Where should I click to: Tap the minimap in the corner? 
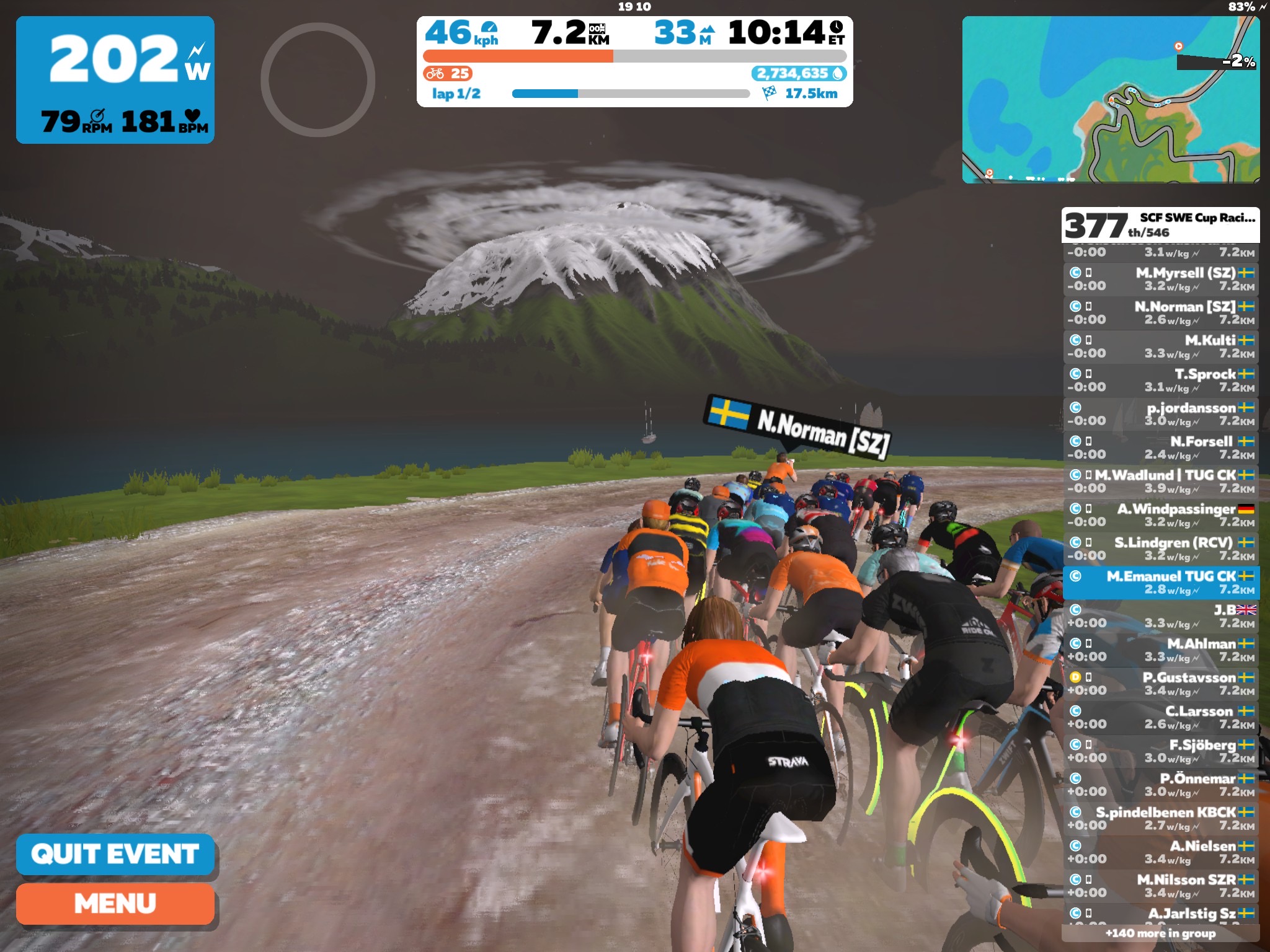point(1110,99)
